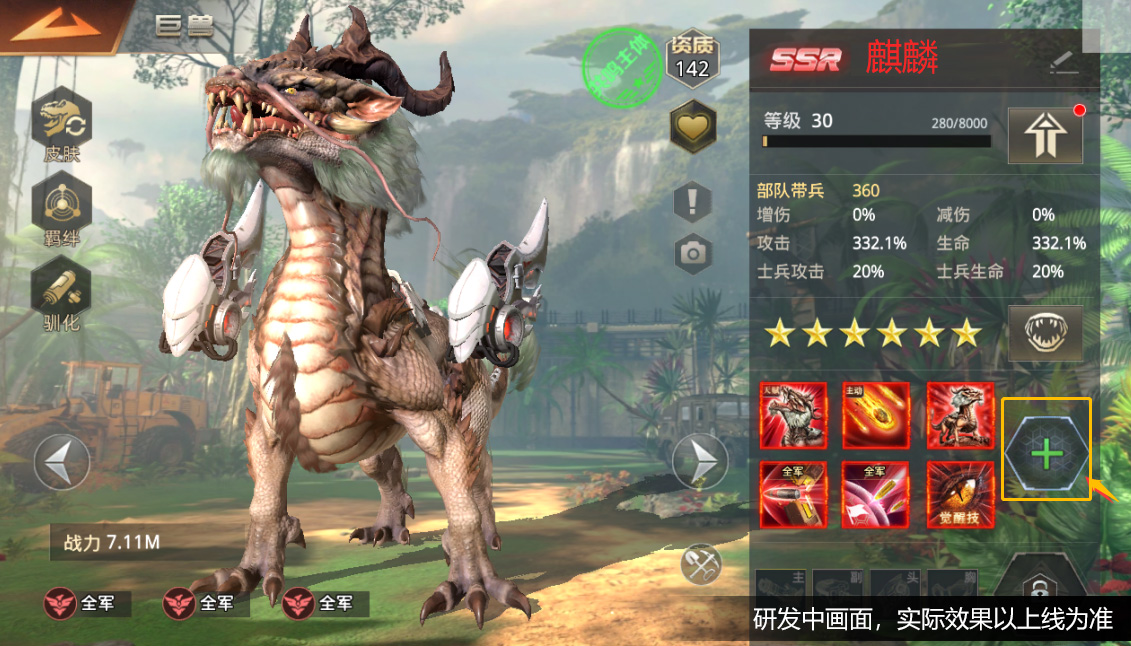Select the 全军 white flag skill icon
This screenshot has width=1131, height=646.
[876, 494]
